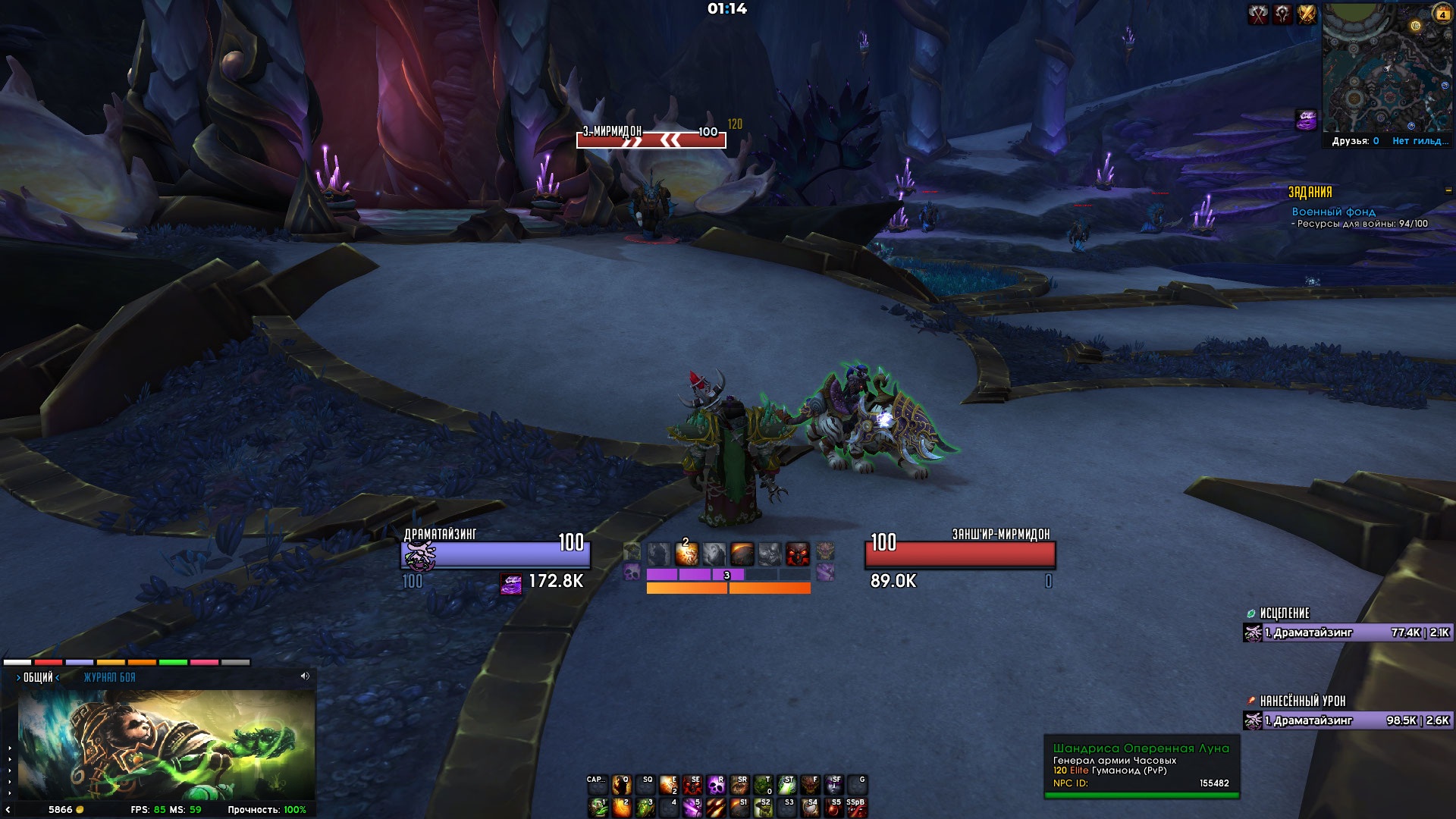Click the Драматайзинг player unit frame
Screen dimensions: 1456x819
(495, 554)
